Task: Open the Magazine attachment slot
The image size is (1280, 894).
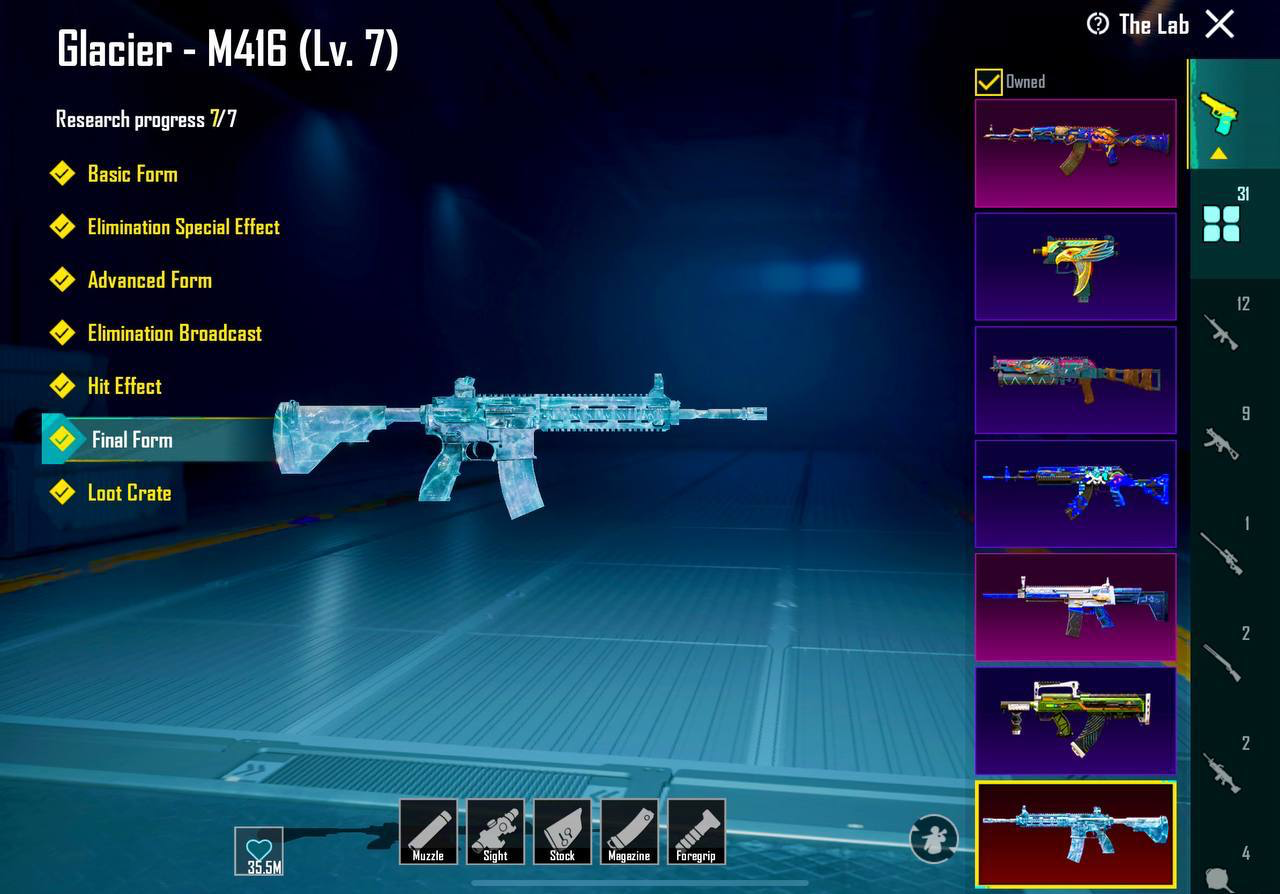Action: coord(629,831)
